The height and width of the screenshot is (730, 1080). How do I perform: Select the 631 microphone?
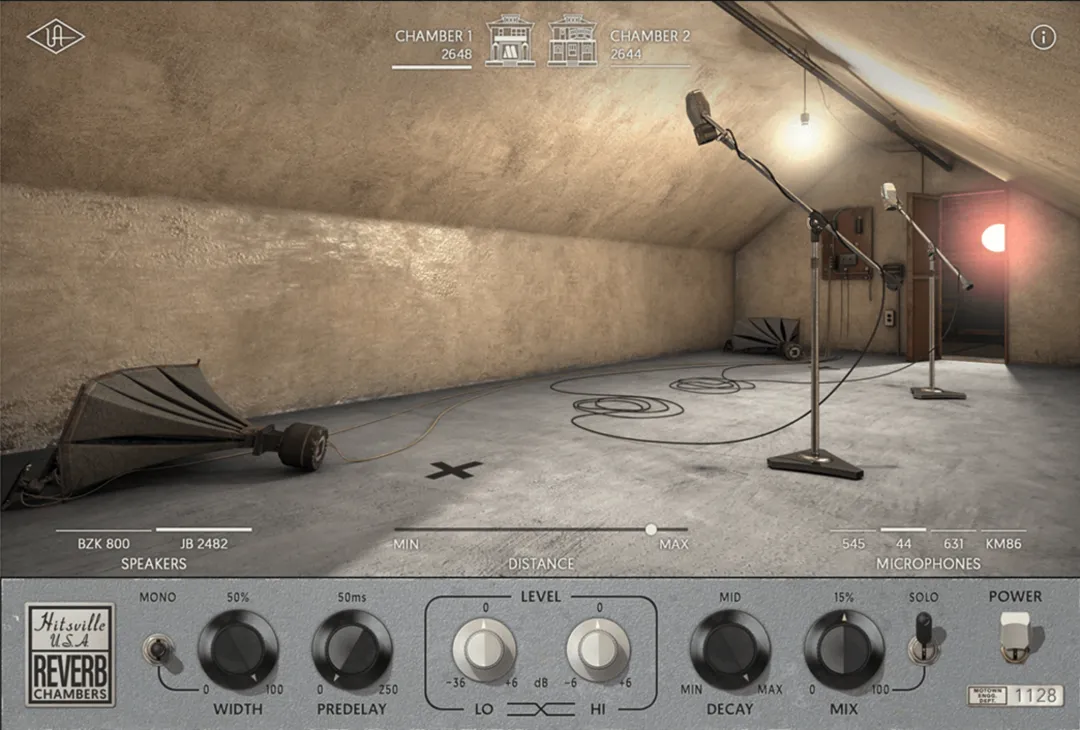954,543
